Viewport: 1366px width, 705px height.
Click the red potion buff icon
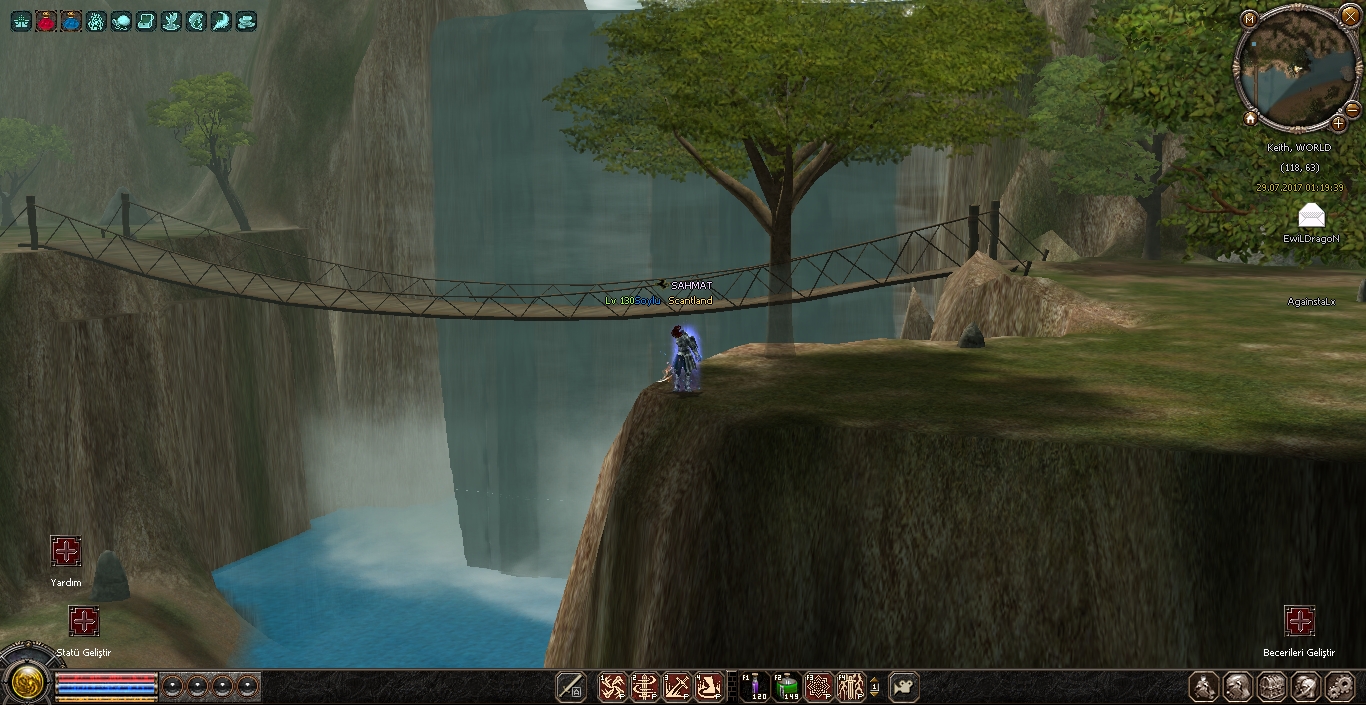(x=46, y=21)
